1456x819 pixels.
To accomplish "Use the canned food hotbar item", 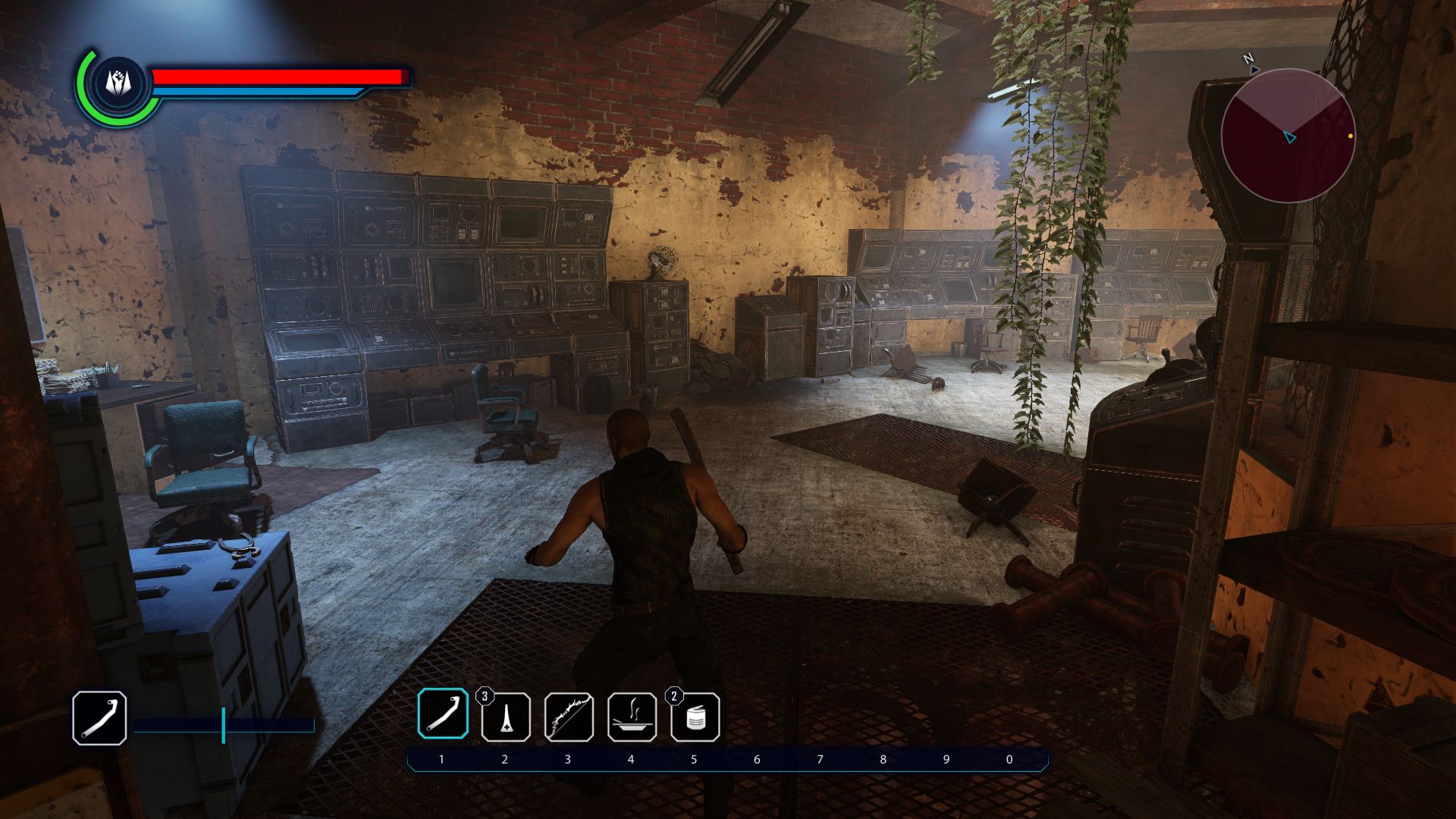I will [695, 717].
